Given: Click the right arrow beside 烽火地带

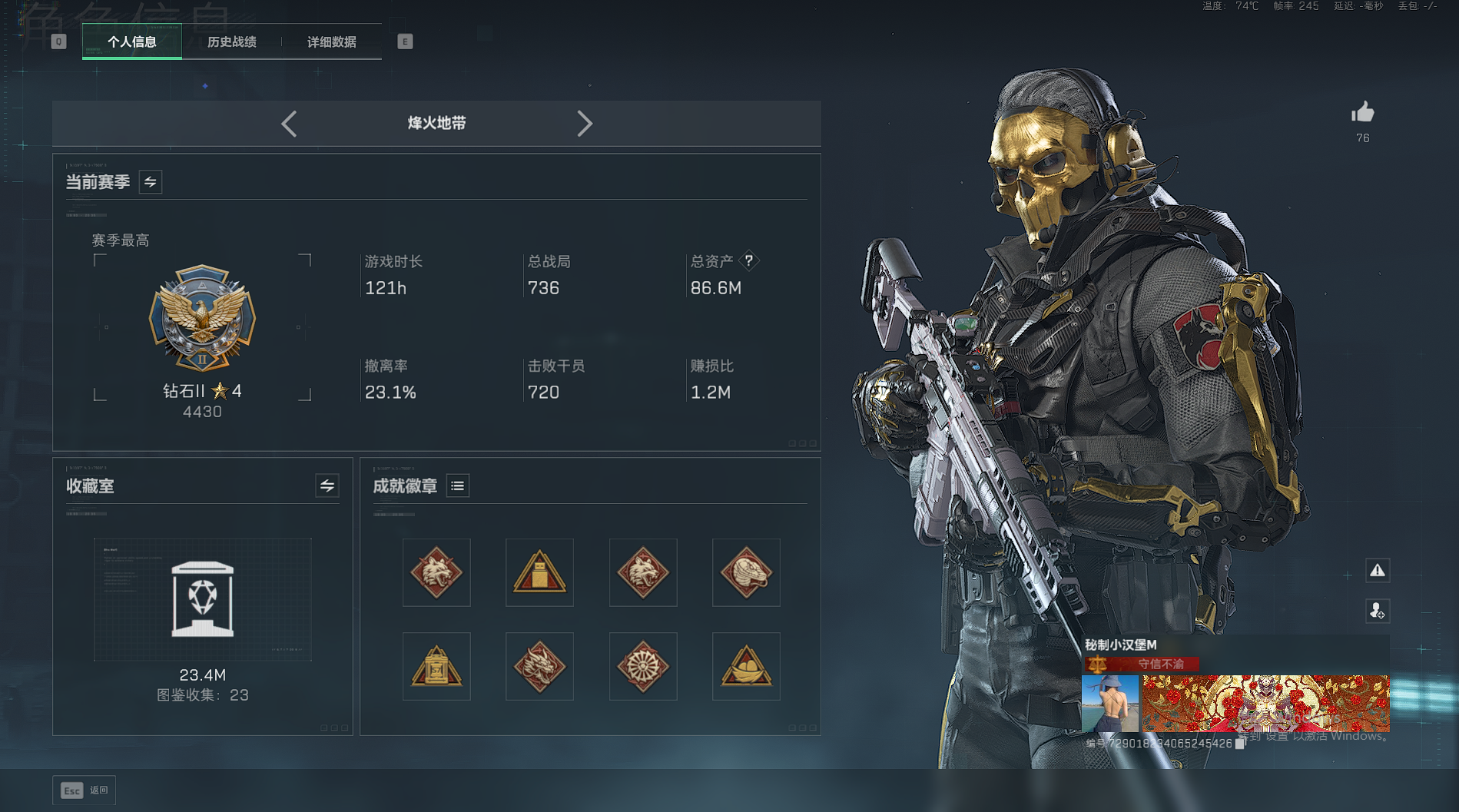Looking at the screenshot, I should [585, 124].
